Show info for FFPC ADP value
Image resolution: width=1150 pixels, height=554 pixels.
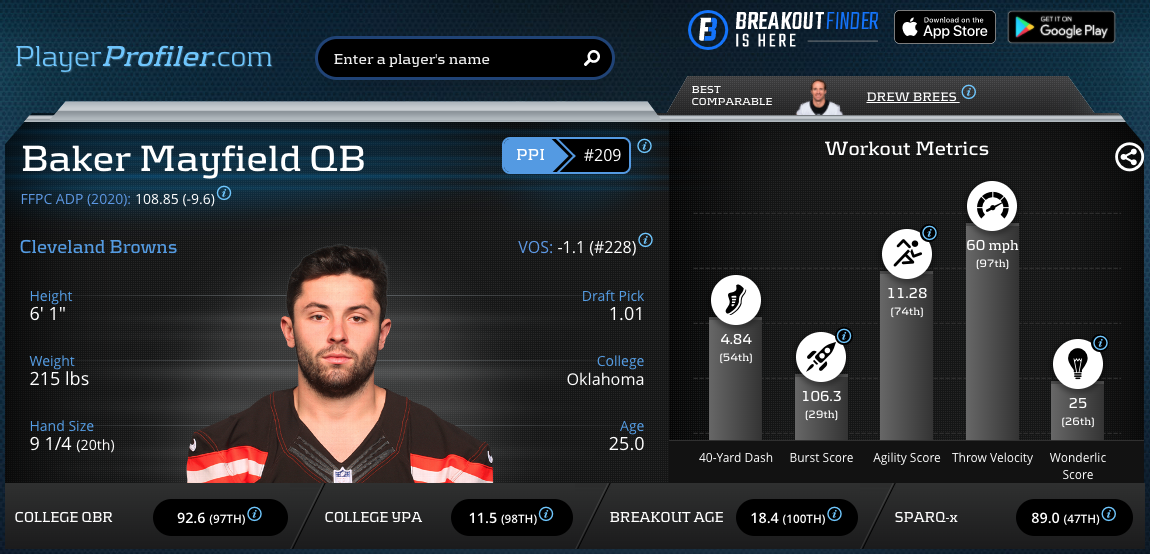coord(225,192)
